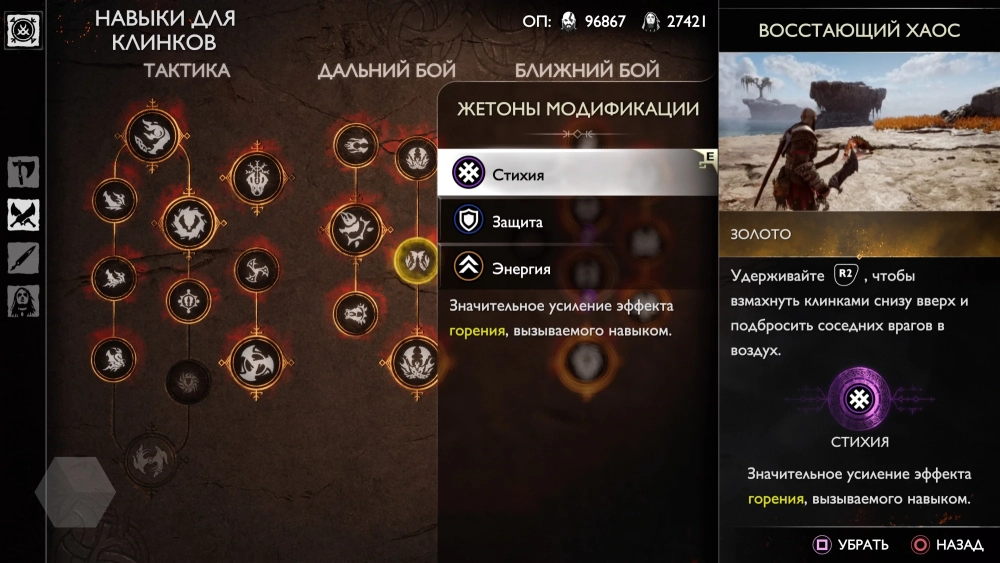Select the highlighted blades weapon icon

pyautogui.click(x=23, y=214)
